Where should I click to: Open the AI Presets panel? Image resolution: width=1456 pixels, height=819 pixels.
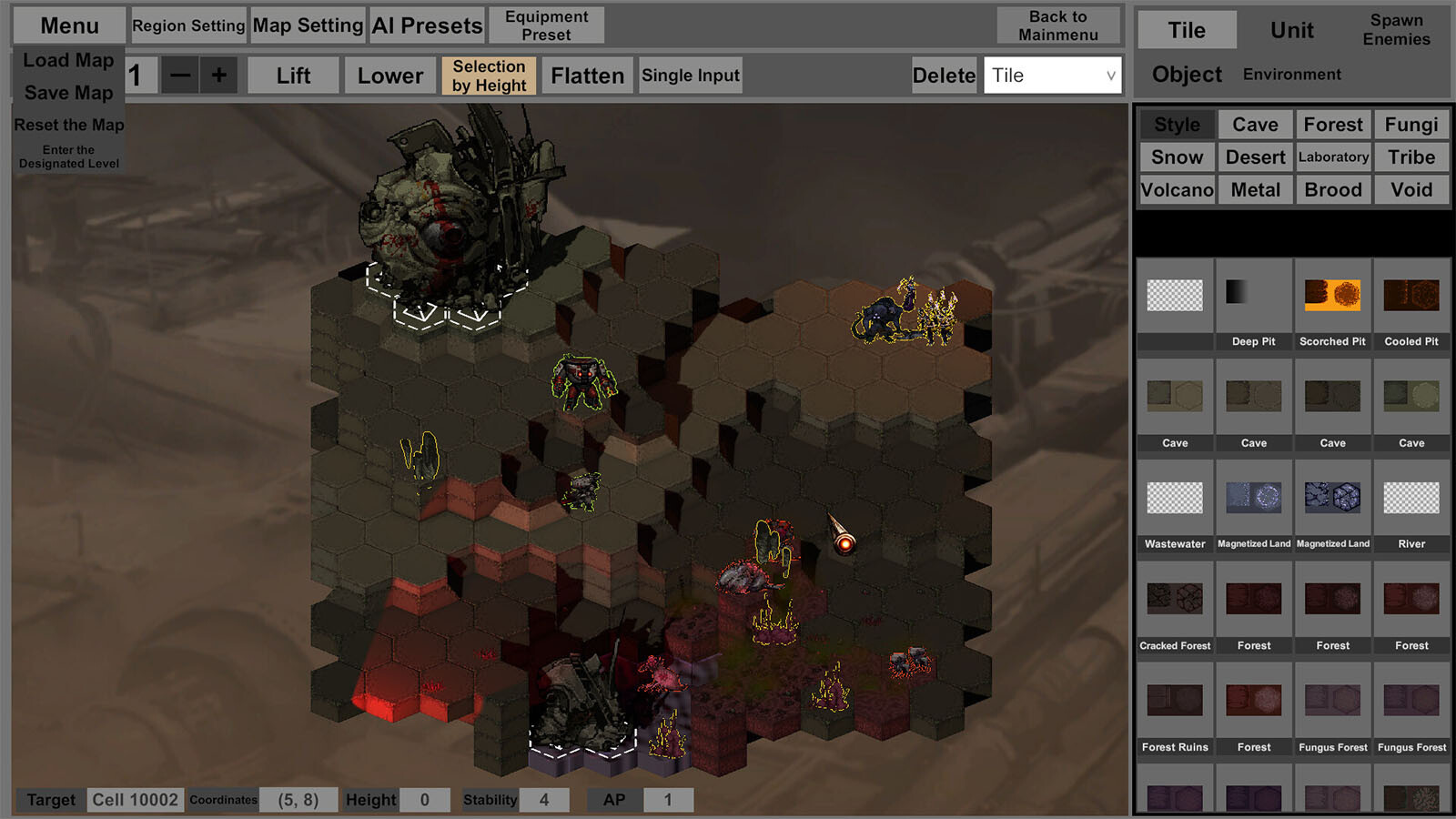tap(427, 25)
